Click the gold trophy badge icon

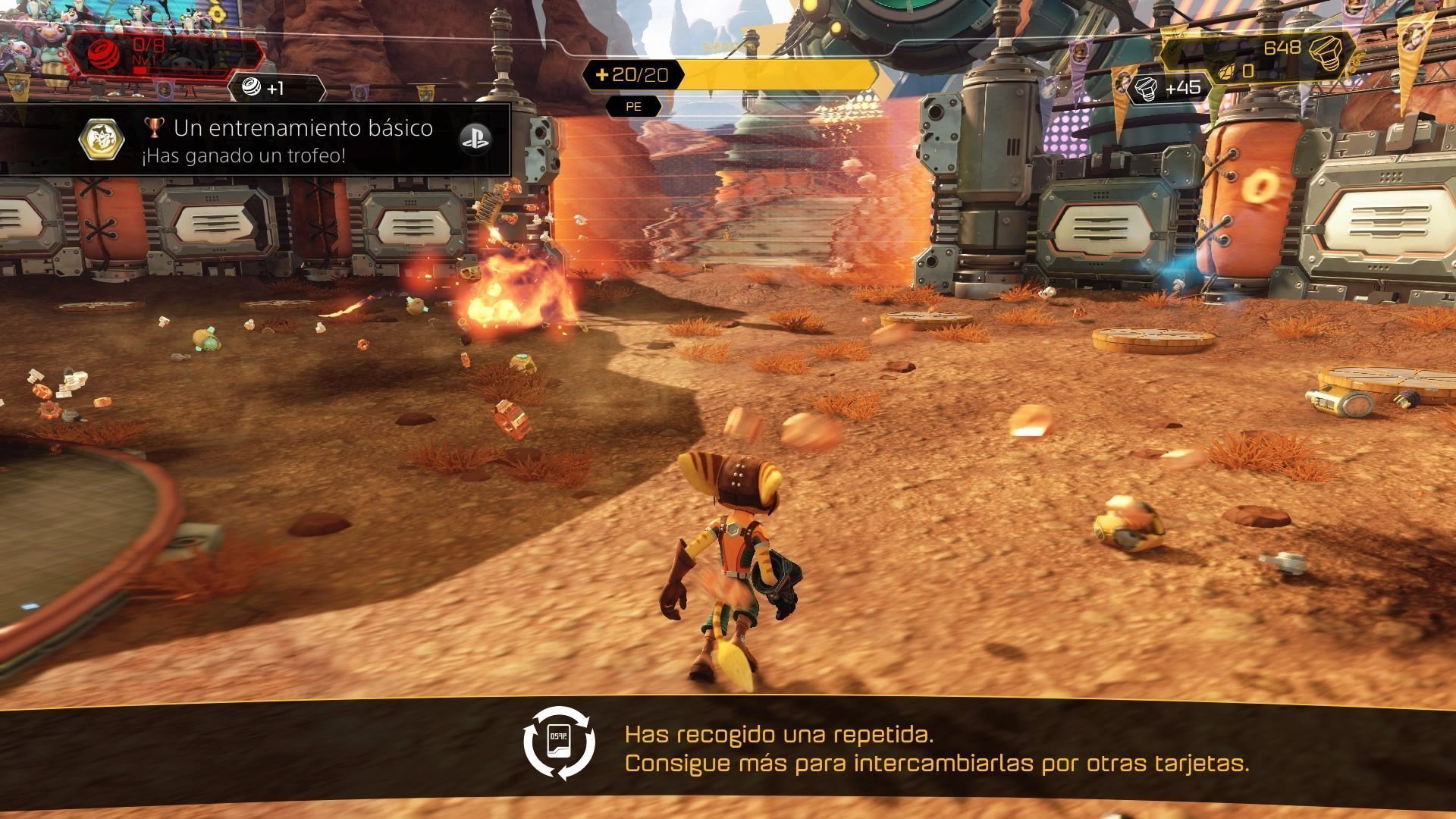103,140
